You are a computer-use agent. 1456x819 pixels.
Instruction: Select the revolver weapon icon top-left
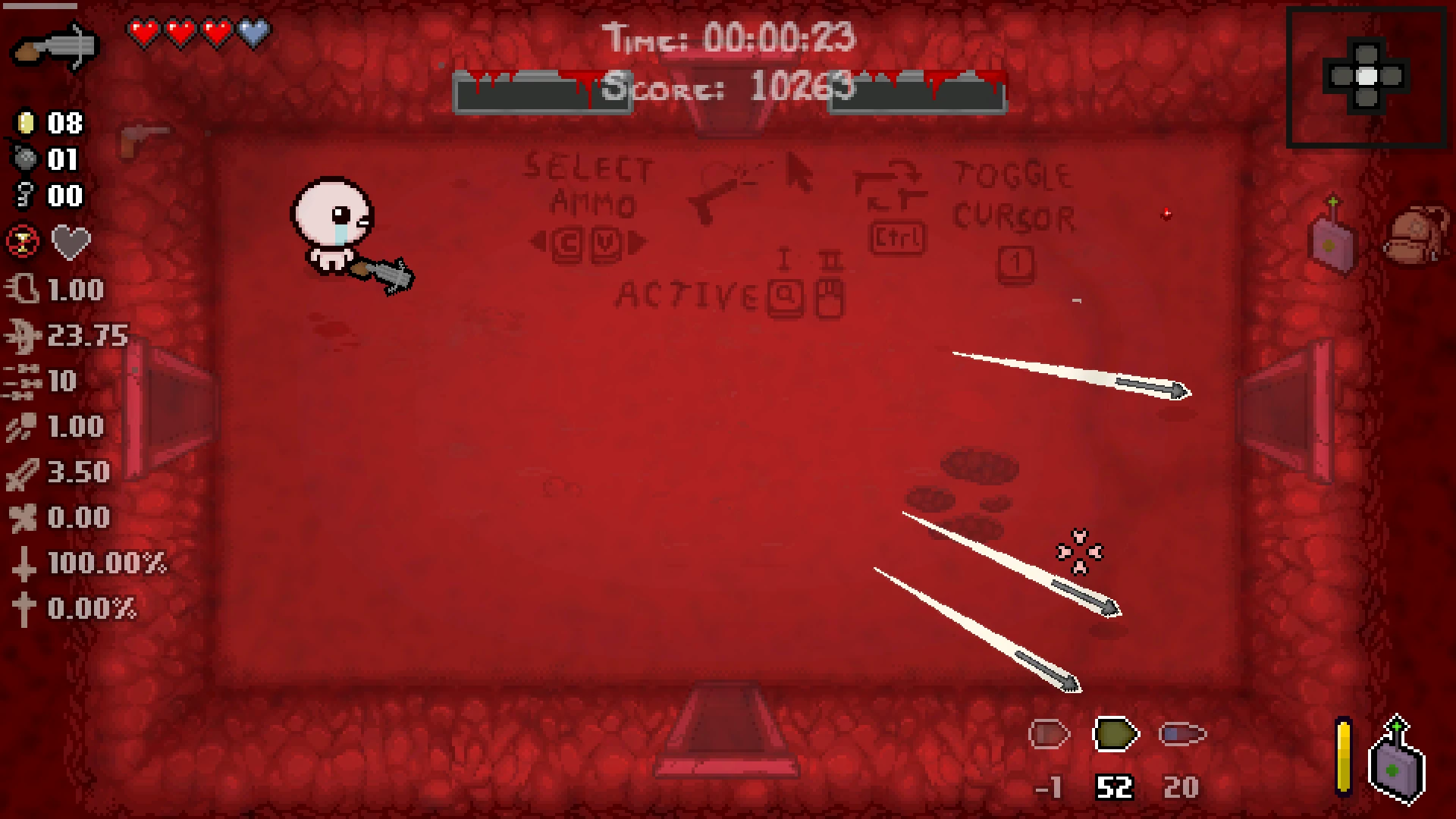click(53, 47)
